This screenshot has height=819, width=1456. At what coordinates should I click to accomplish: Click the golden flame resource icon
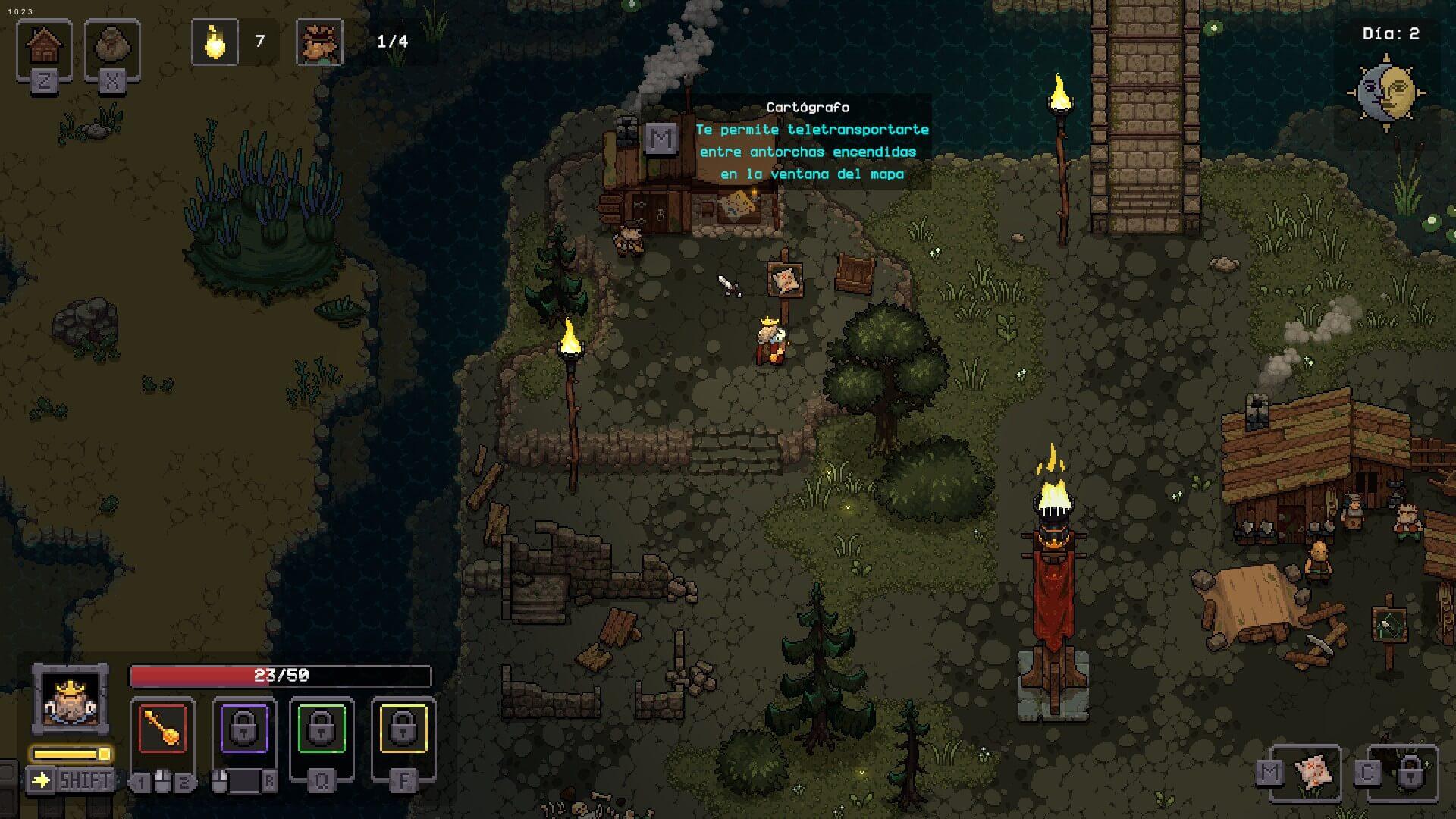(x=215, y=42)
